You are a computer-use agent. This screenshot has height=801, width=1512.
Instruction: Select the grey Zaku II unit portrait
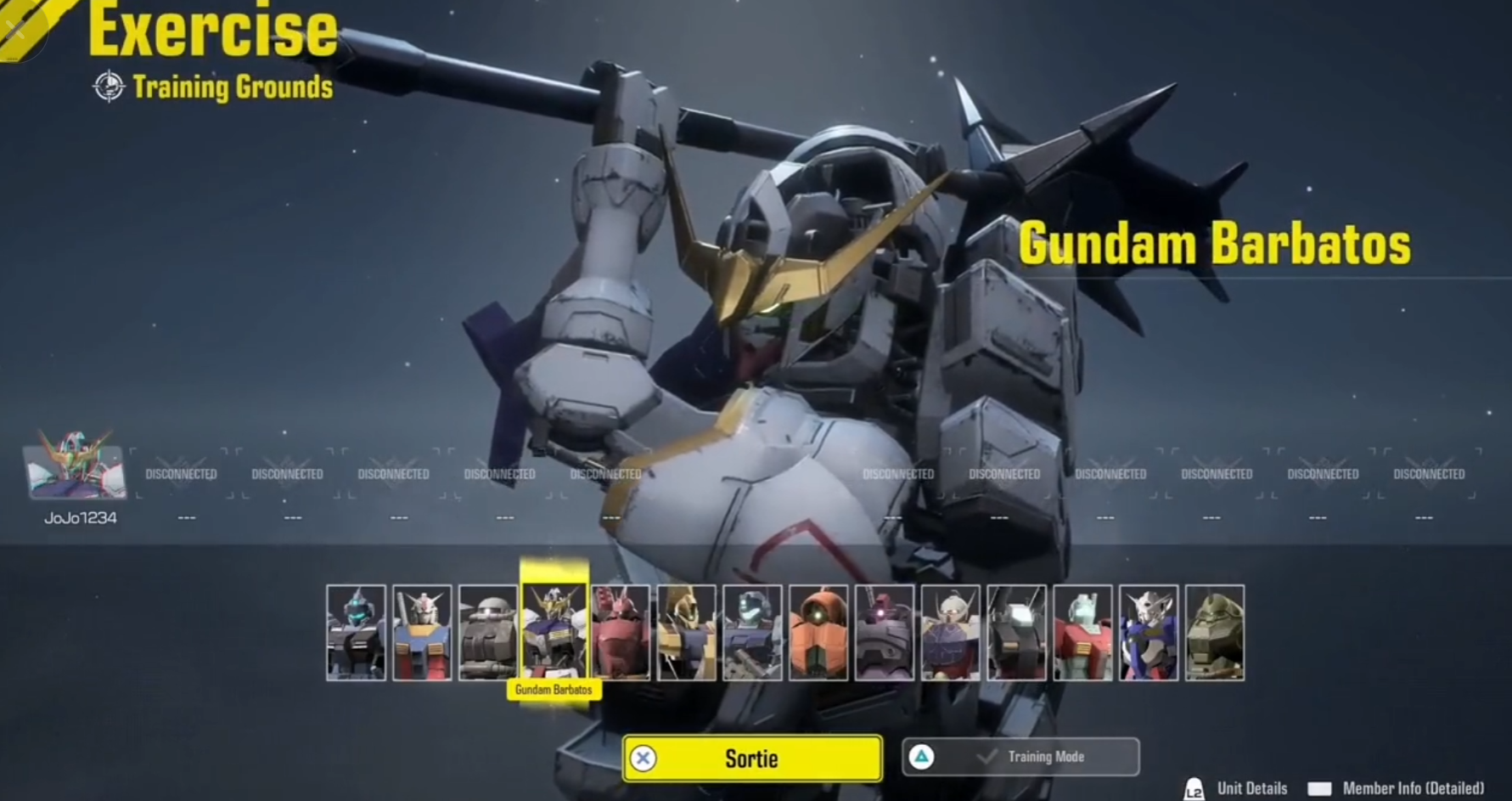488,632
